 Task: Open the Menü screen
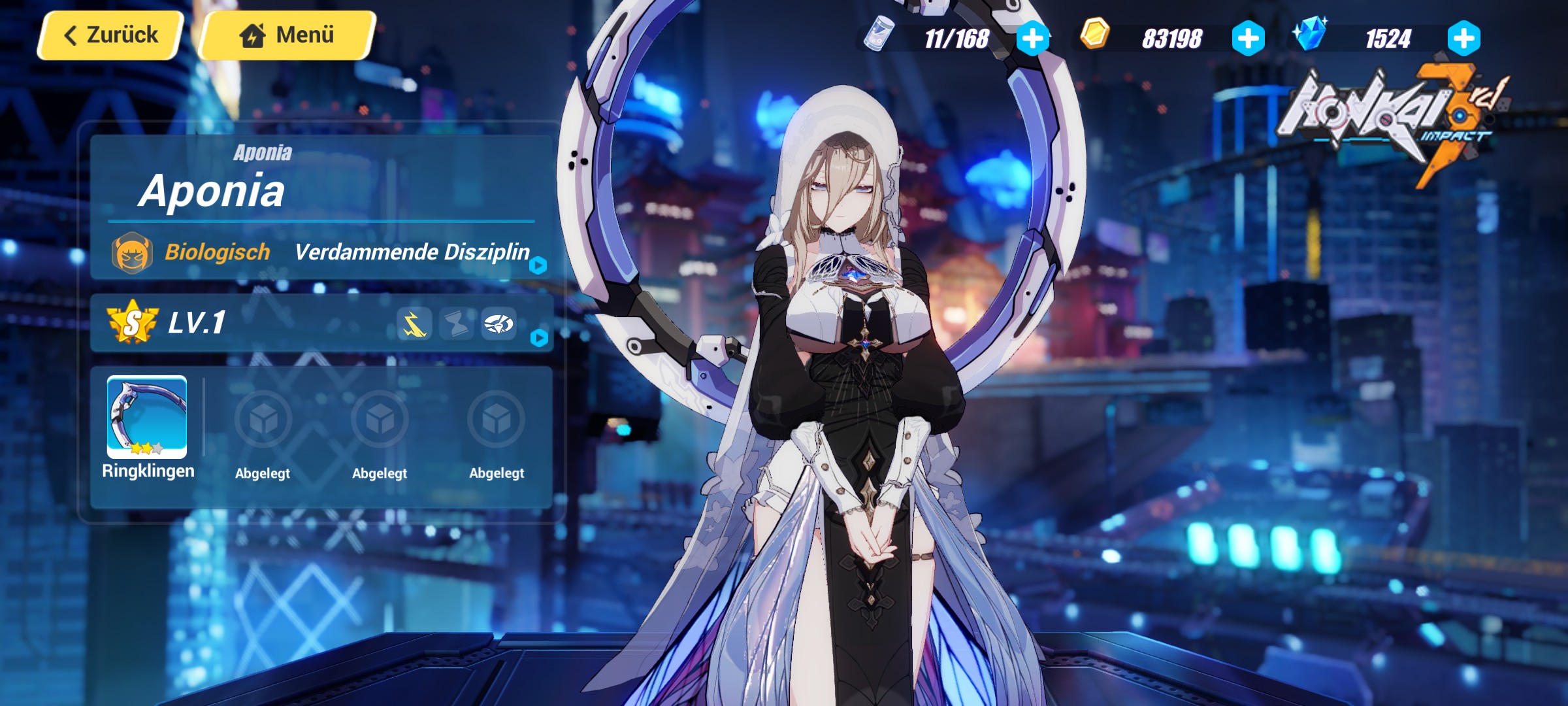click(286, 35)
